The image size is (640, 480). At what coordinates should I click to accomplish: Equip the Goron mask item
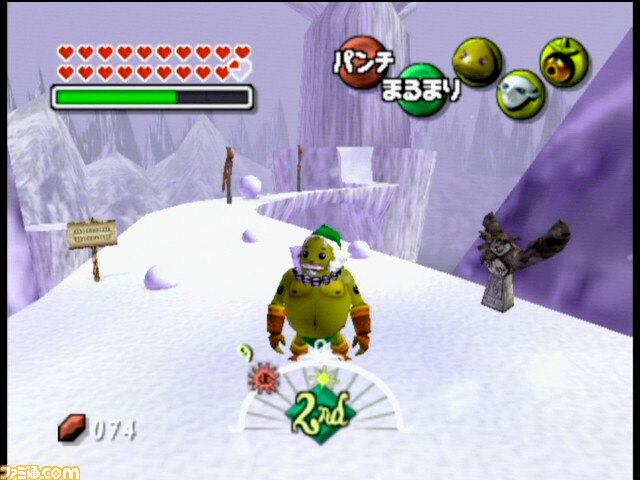click(475, 61)
